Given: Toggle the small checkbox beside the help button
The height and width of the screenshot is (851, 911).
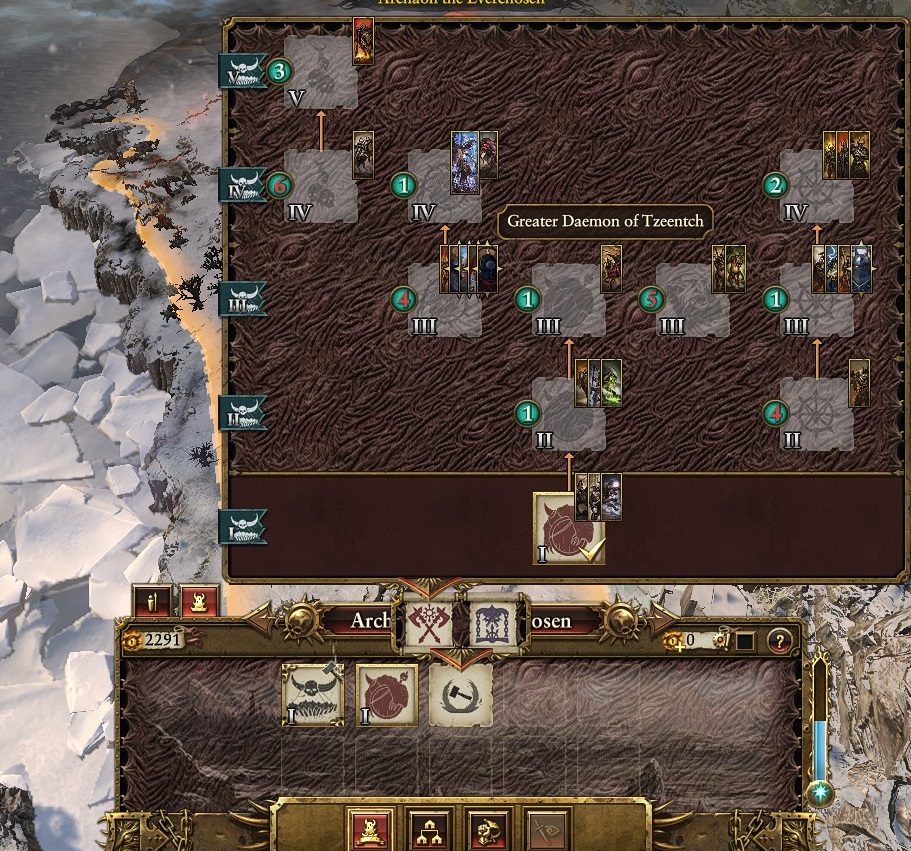Looking at the screenshot, I should (x=744, y=640).
